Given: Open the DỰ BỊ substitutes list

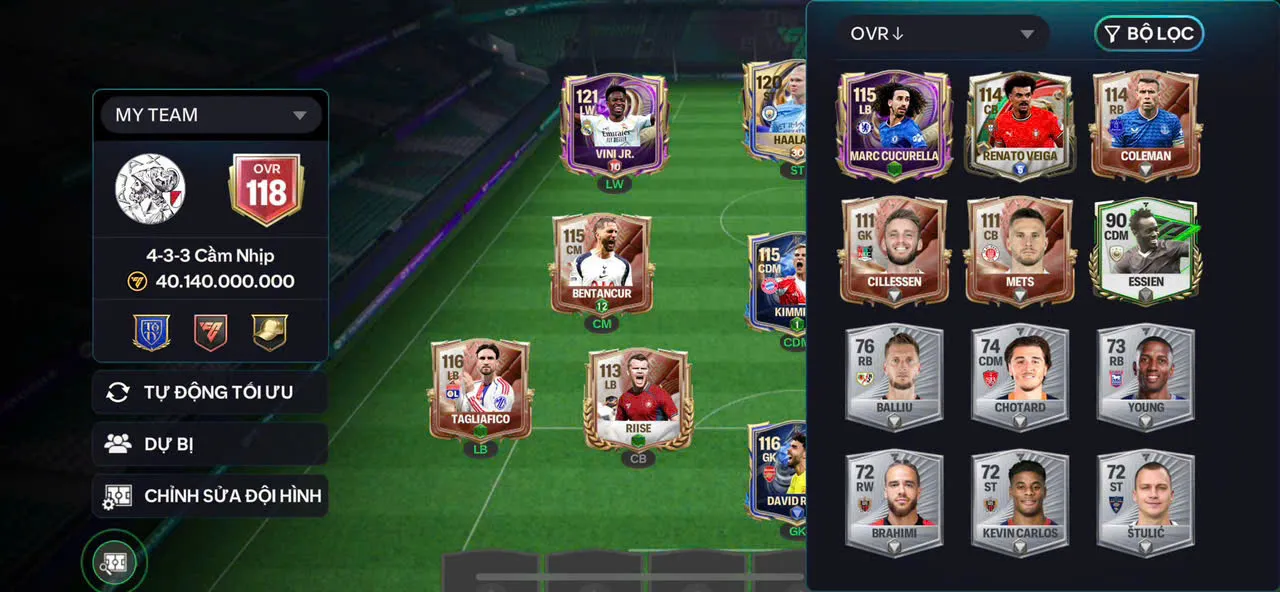Looking at the screenshot, I should [210, 444].
